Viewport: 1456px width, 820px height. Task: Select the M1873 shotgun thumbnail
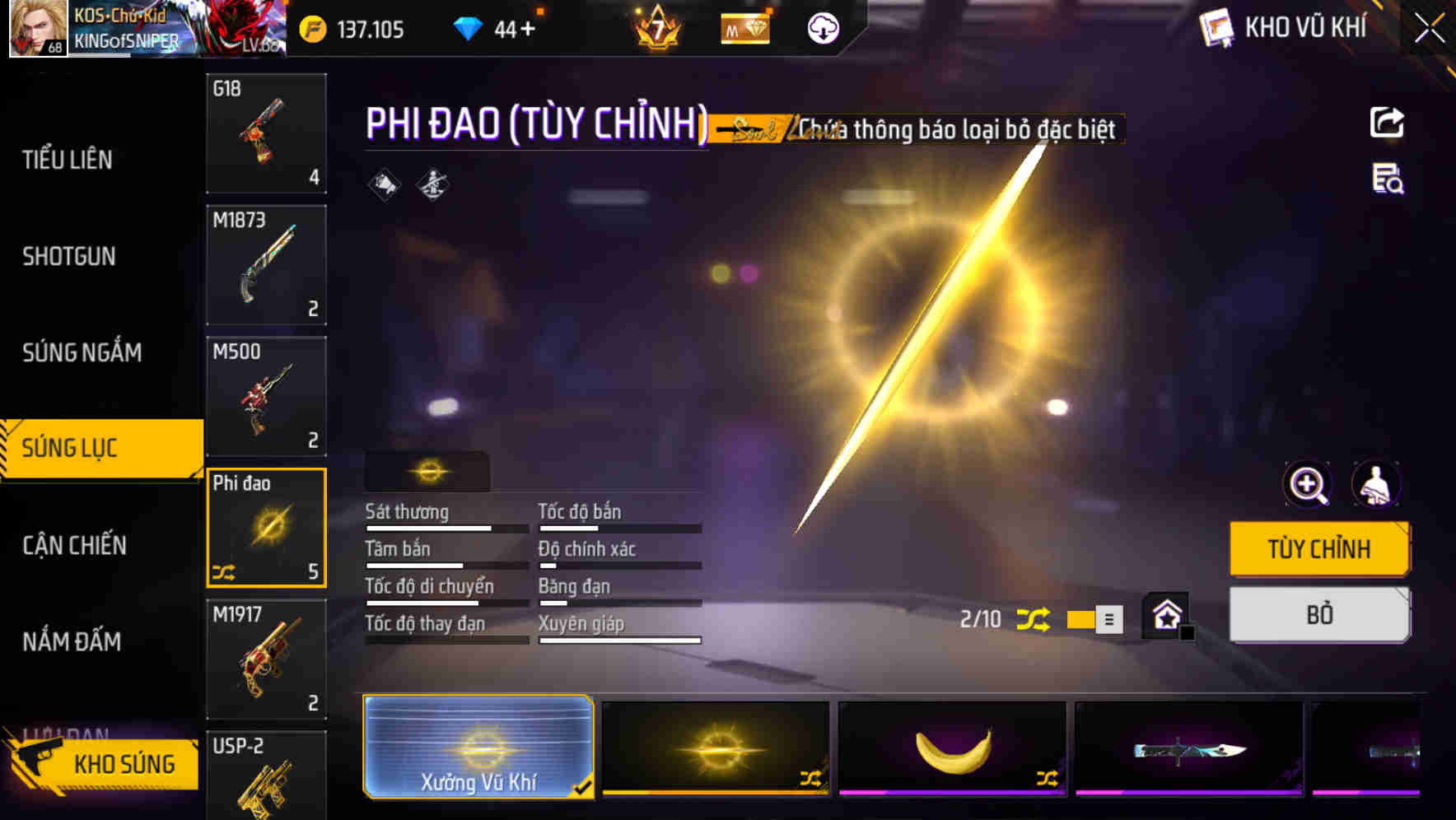(x=265, y=263)
